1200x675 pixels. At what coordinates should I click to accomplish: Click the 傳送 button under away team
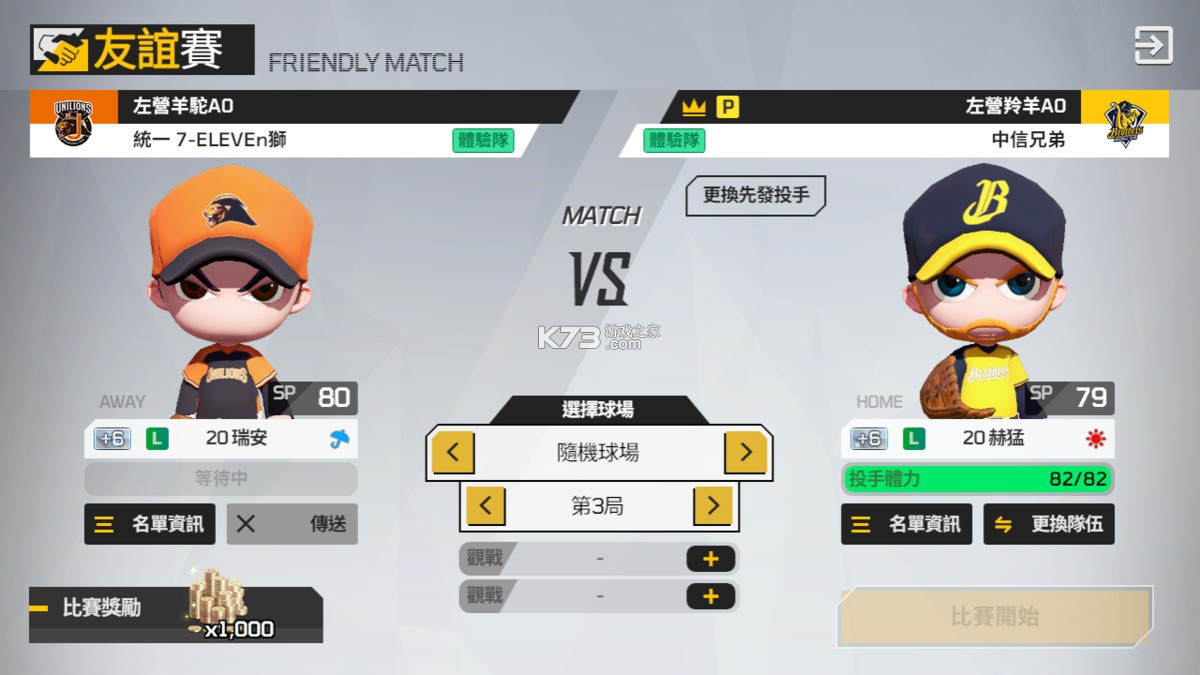click(x=292, y=524)
